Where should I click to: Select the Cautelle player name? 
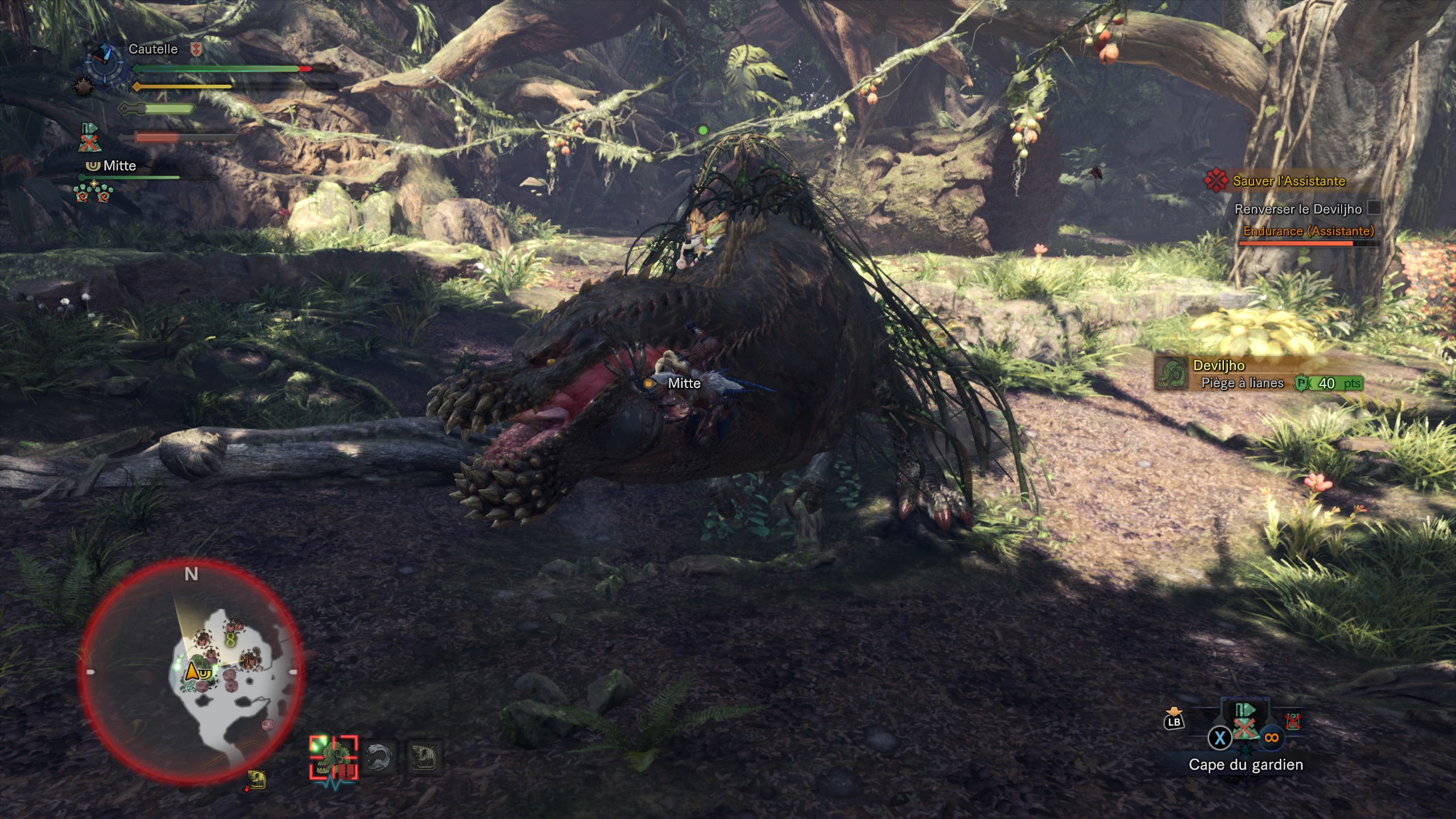click(x=153, y=49)
